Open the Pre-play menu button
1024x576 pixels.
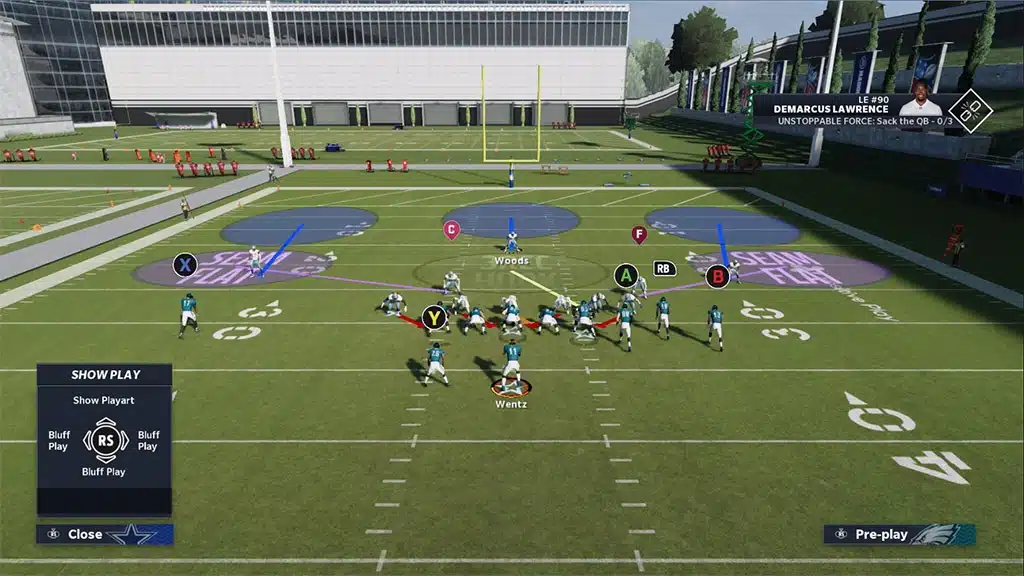899,534
